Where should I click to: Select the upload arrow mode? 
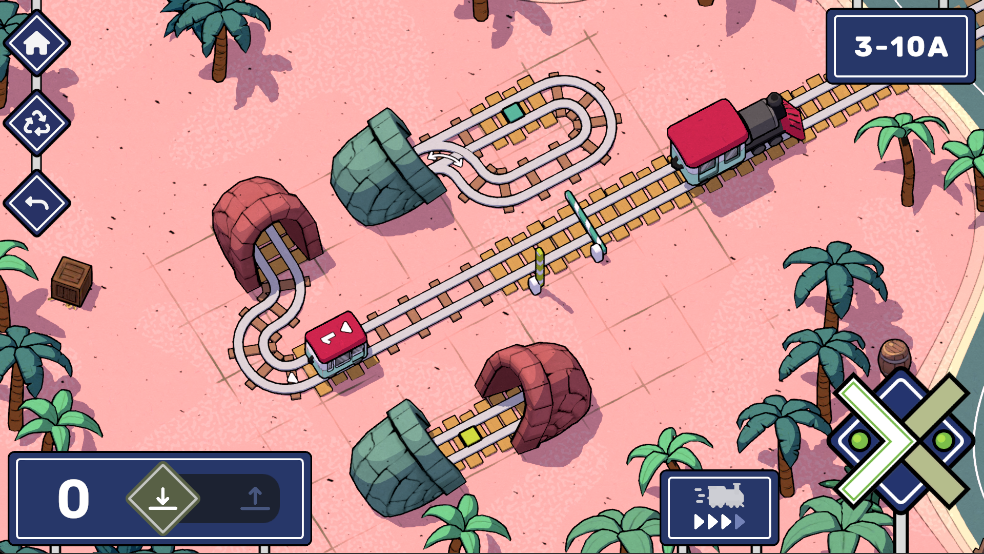coord(254,498)
